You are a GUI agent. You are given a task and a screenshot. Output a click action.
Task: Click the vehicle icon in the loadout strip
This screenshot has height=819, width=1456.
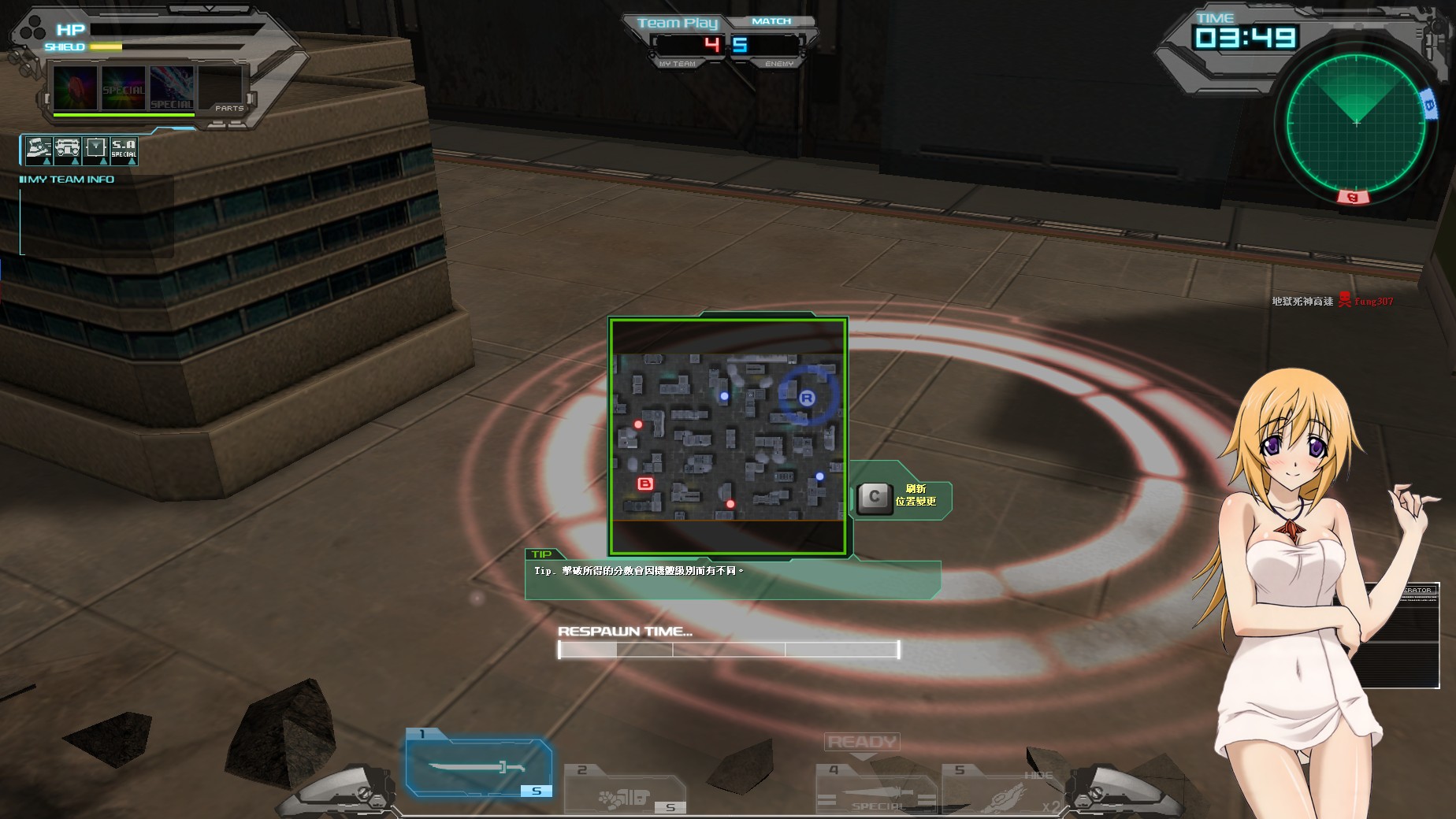pos(67,151)
